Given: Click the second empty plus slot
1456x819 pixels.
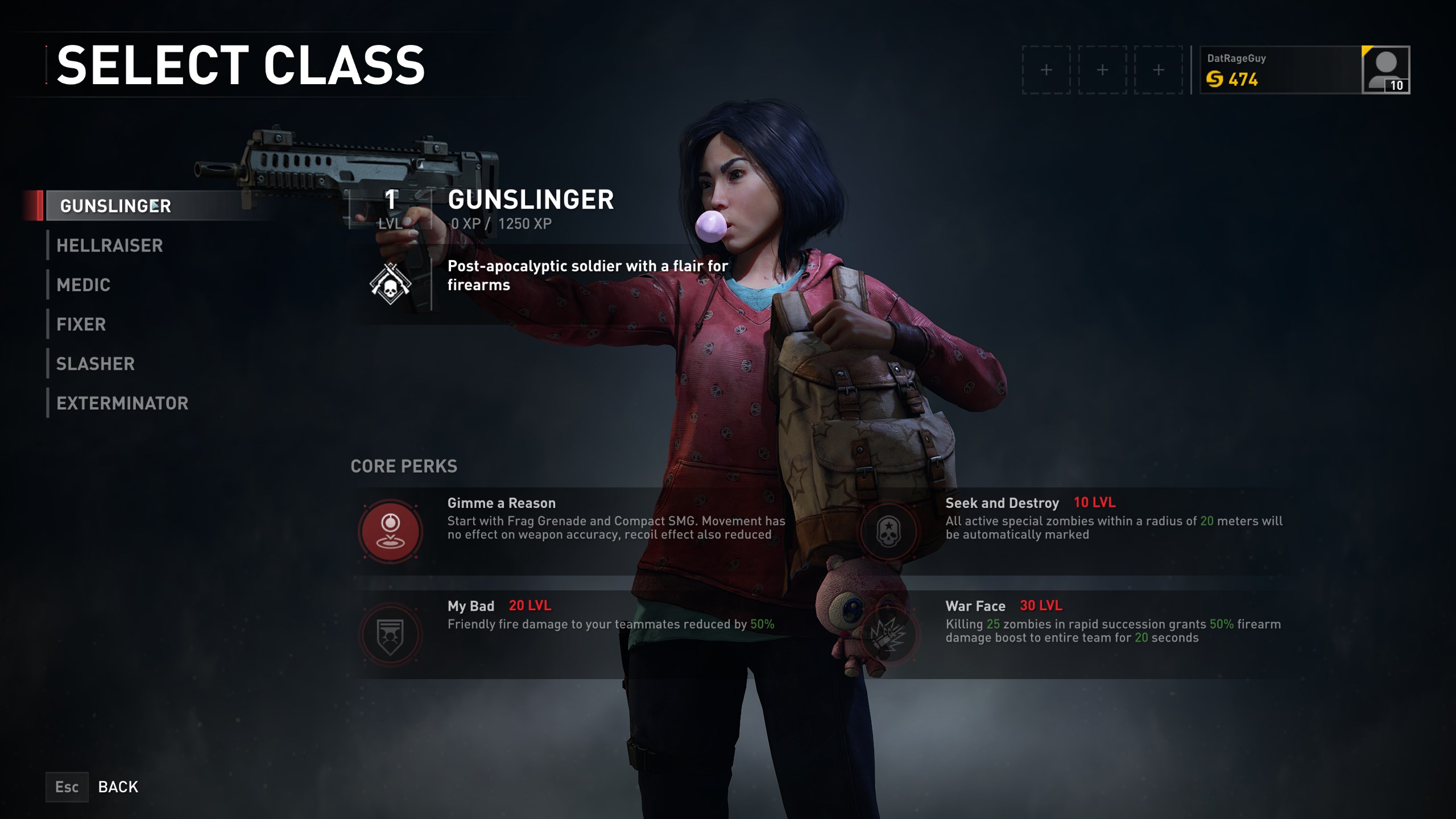Looking at the screenshot, I should pyautogui.click(x=1103, y=69).
